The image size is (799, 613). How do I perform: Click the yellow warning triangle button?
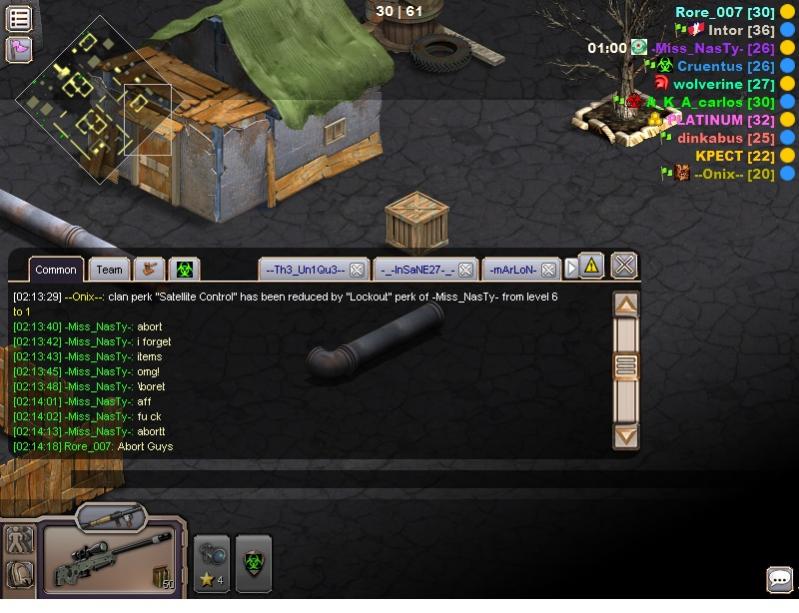[x=591, y=265]
